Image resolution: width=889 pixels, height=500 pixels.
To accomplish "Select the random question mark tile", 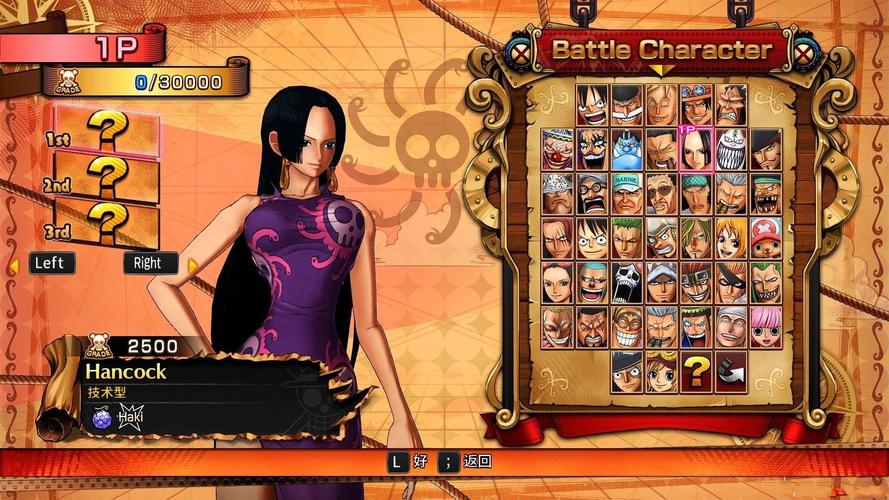I will pos(696,371).
